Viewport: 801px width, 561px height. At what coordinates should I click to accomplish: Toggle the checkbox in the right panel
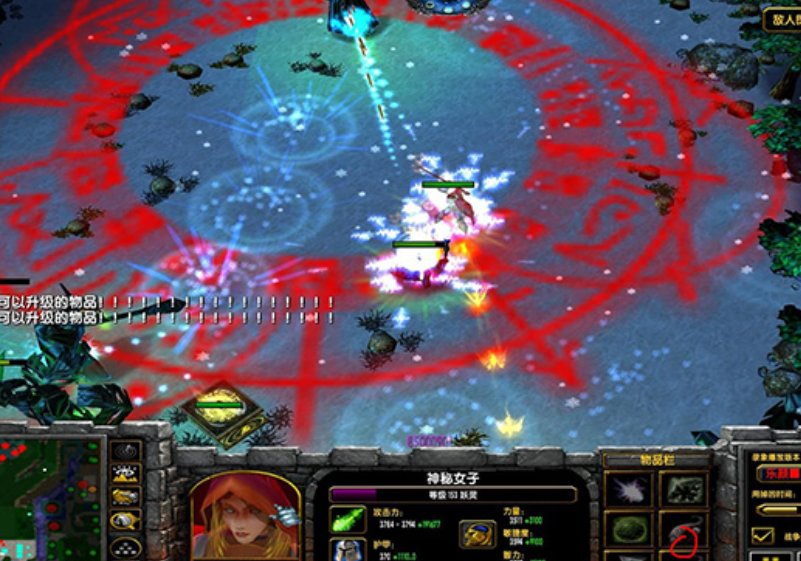click(x=763, y=536)
